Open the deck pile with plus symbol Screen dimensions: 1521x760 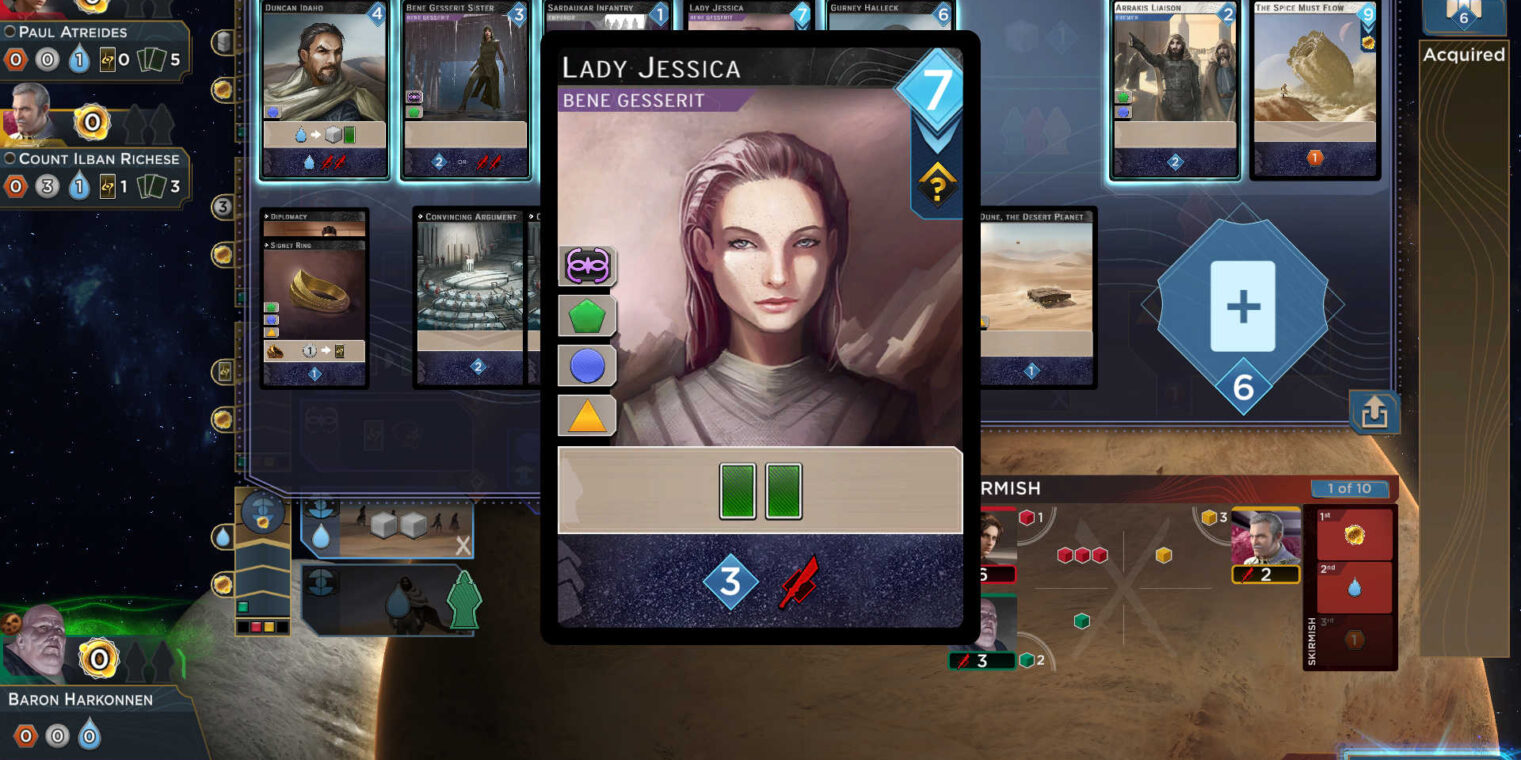coord(1242,306)
